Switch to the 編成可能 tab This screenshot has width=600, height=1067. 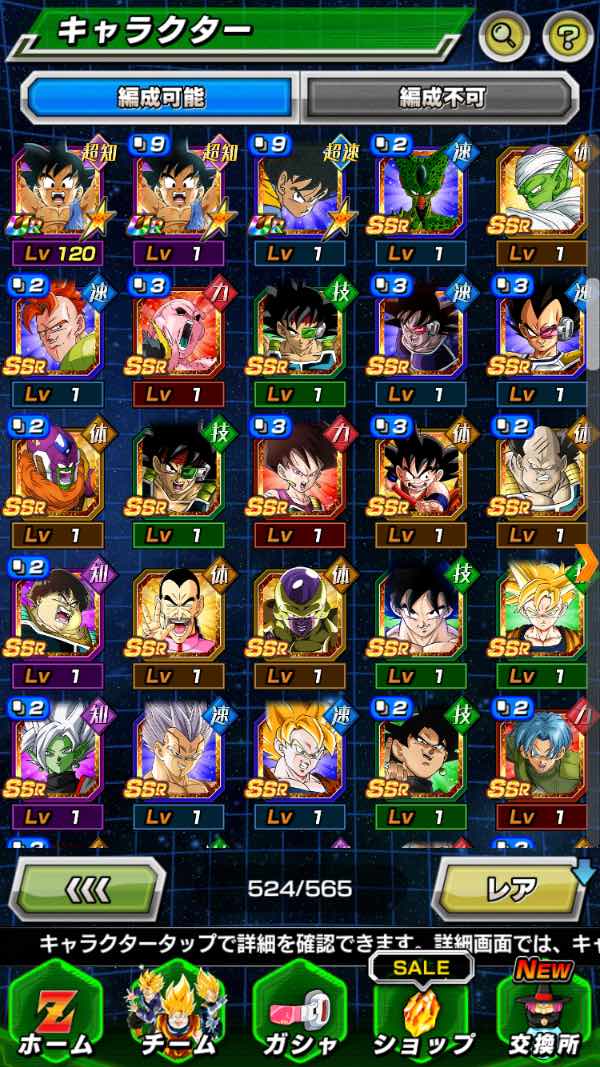[x=161, y=98]
